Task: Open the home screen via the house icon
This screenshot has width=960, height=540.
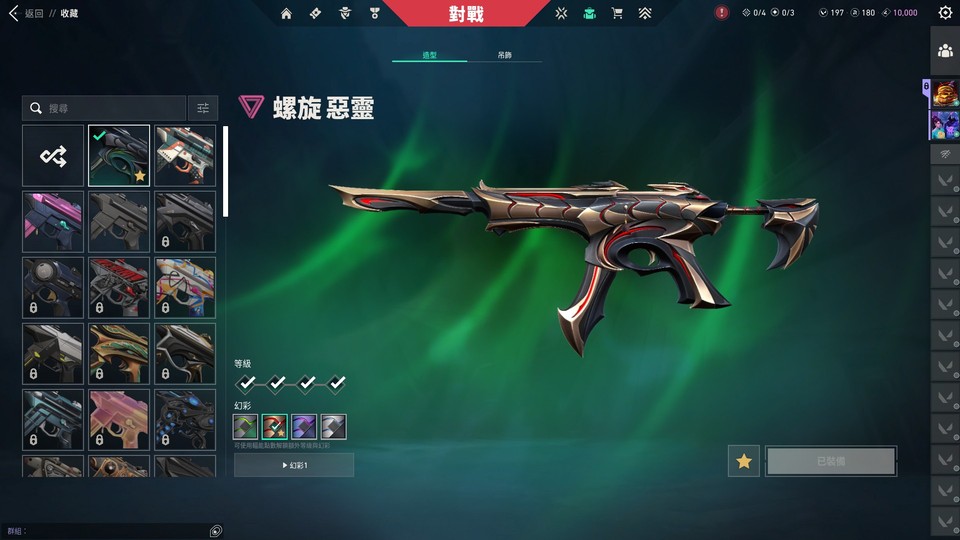Action: pos(287,13)
